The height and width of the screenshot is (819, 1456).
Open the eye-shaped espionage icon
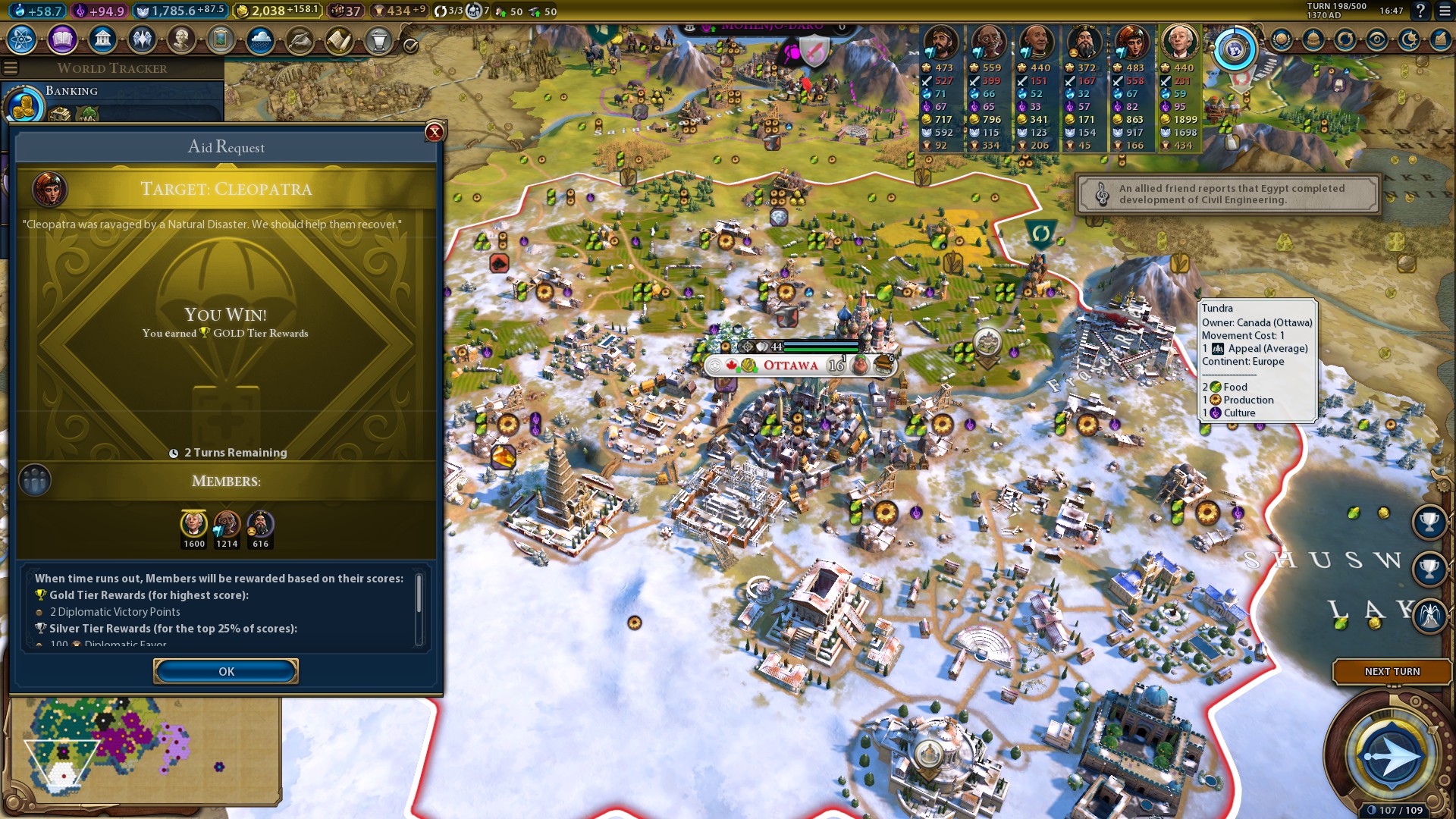click(x=1377, y=39)
